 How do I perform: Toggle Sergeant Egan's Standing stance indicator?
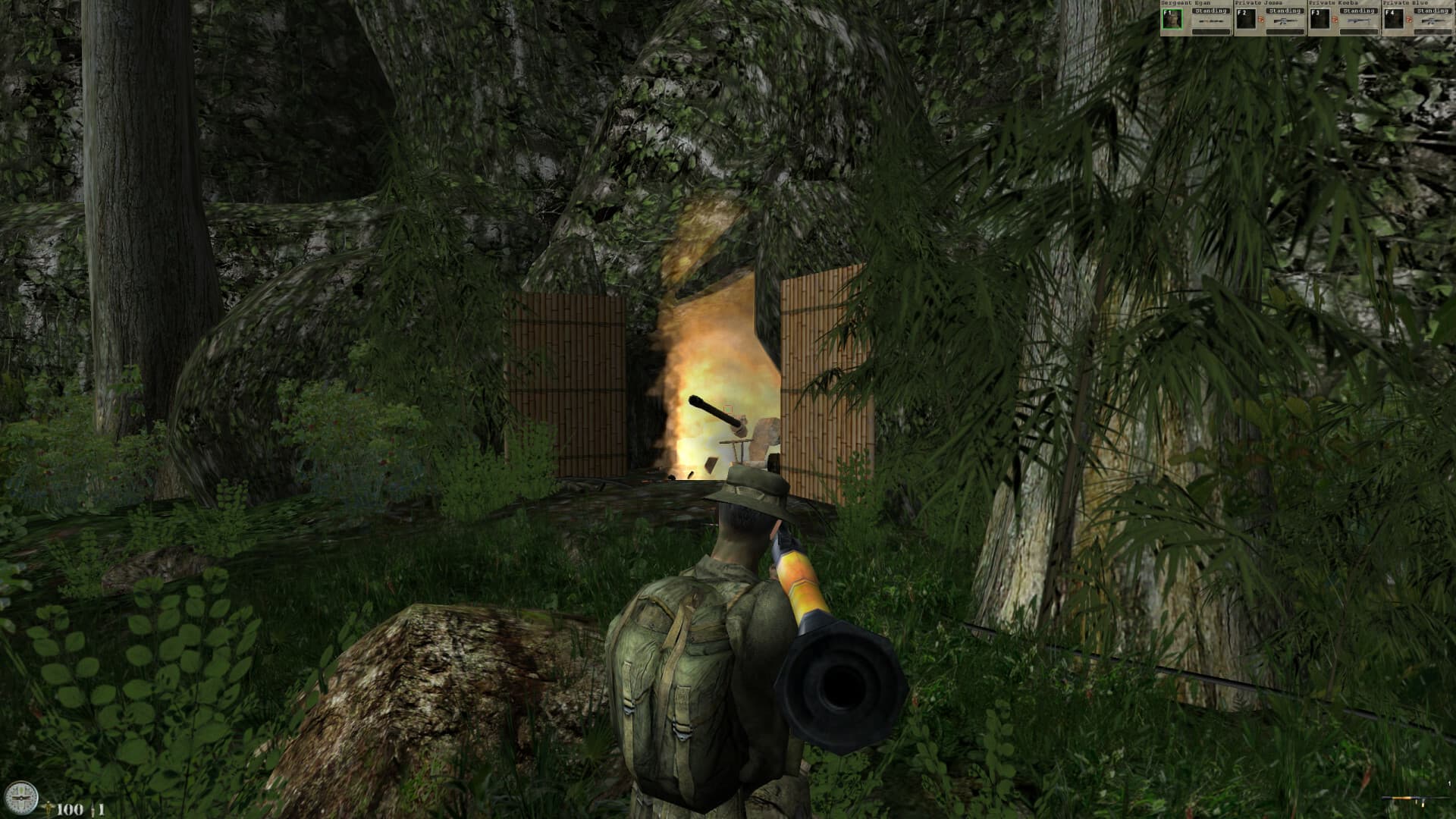tap(1211, 11)
